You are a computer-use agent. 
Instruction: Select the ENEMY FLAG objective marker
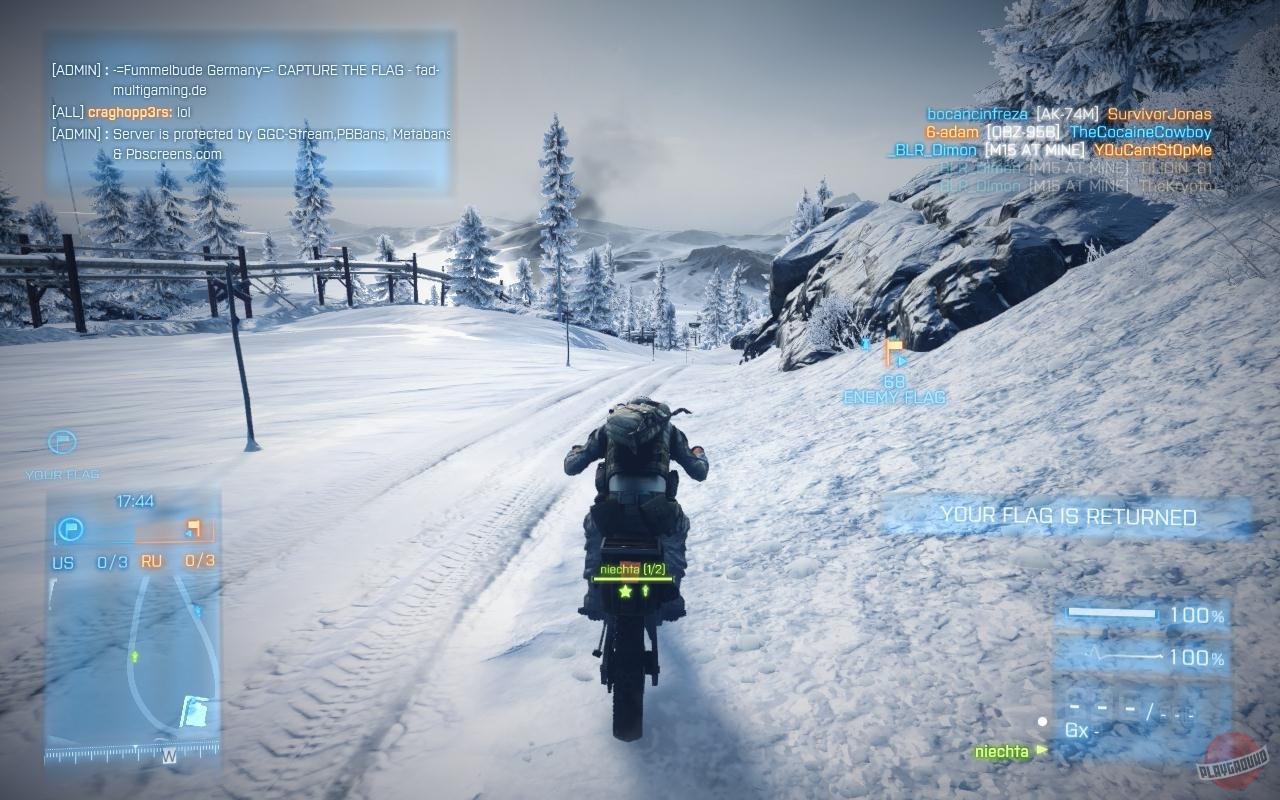coord(894,354)
